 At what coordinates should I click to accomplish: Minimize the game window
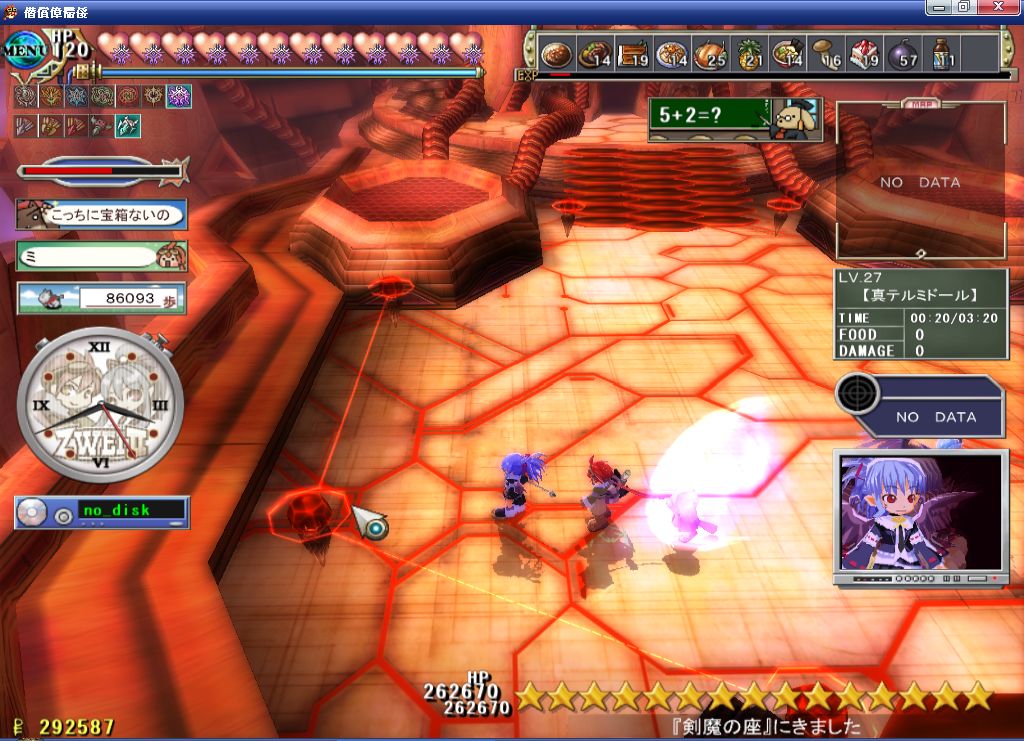click(938, 7)
